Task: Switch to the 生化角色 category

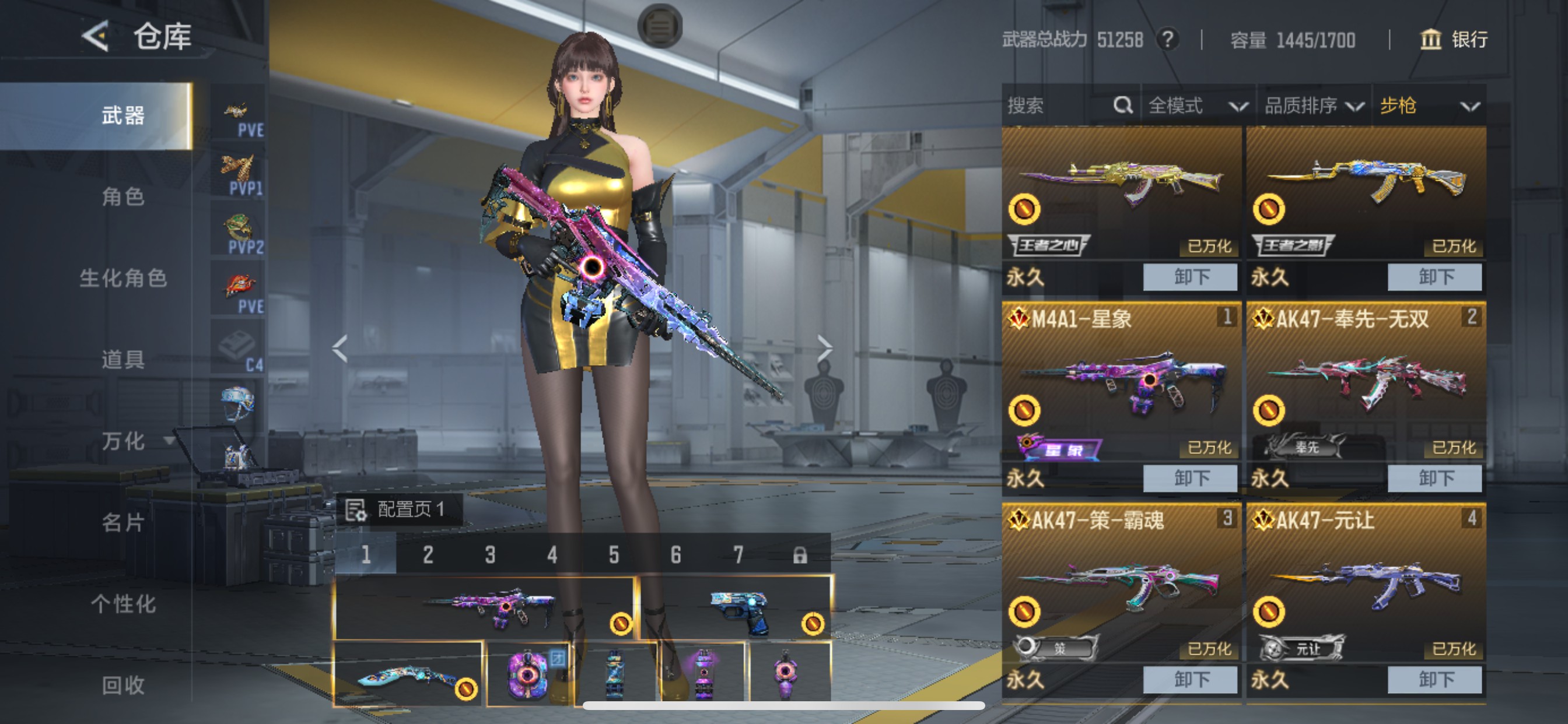Action: point(123,278)
